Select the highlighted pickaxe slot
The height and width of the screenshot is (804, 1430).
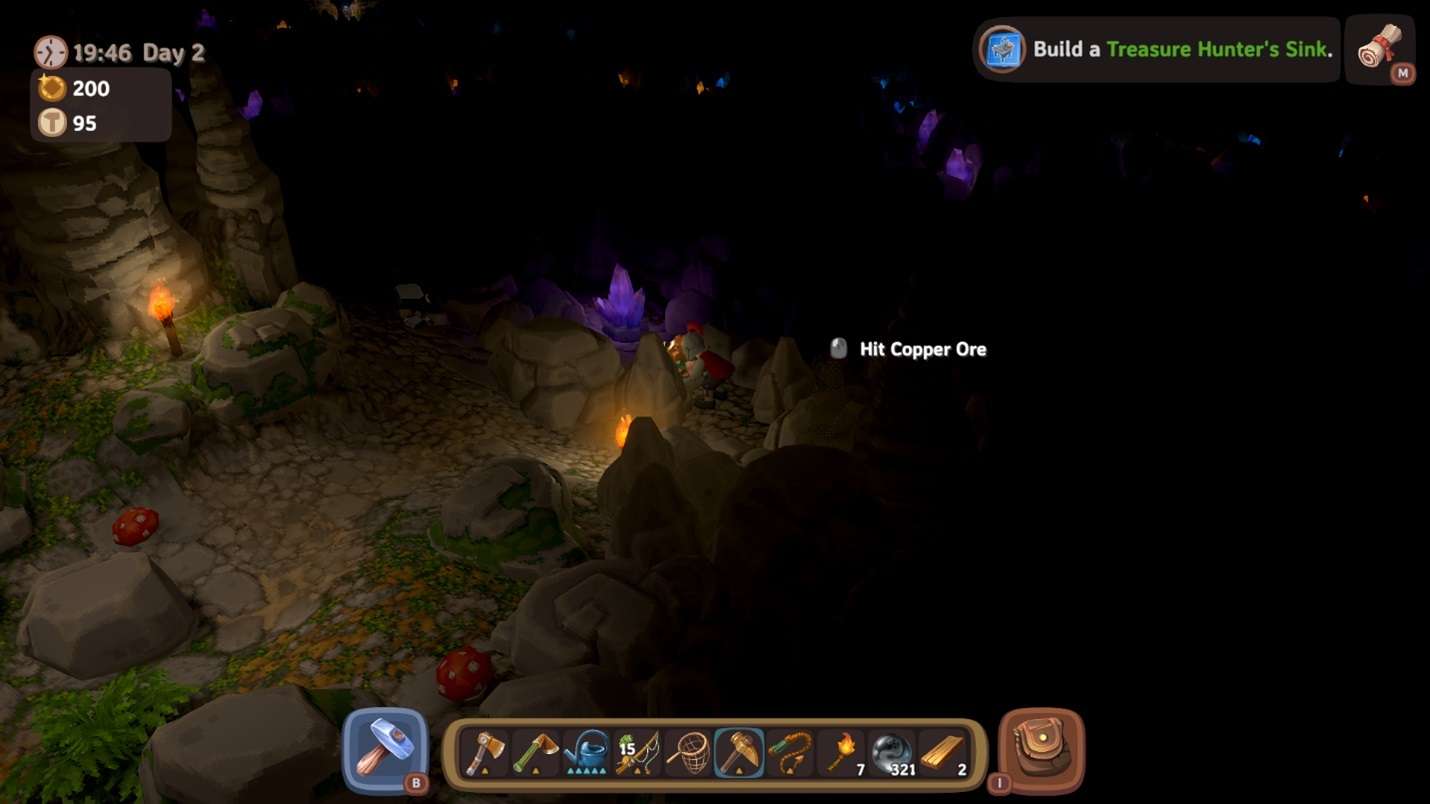coord(740,752)
